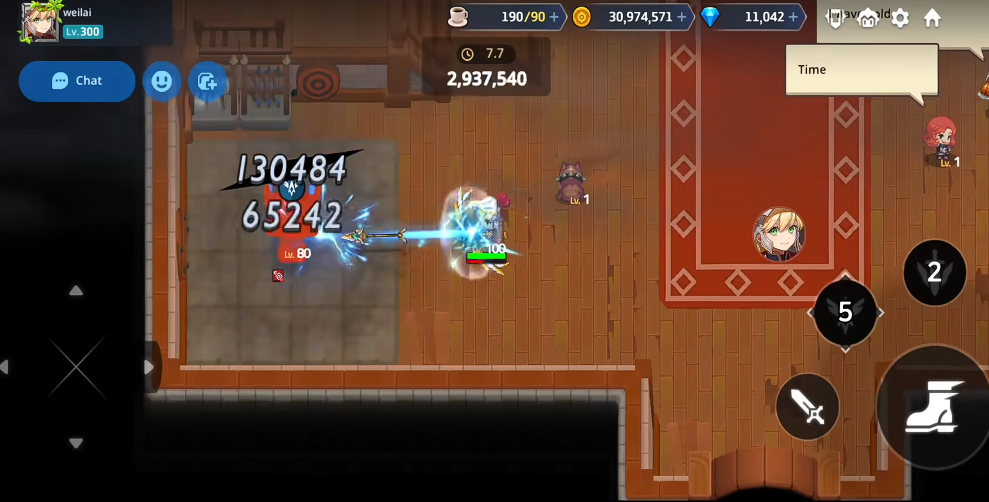Buy more gold using the plus button
This screenshot has height=502, width=989.
[x=682, y=17]
